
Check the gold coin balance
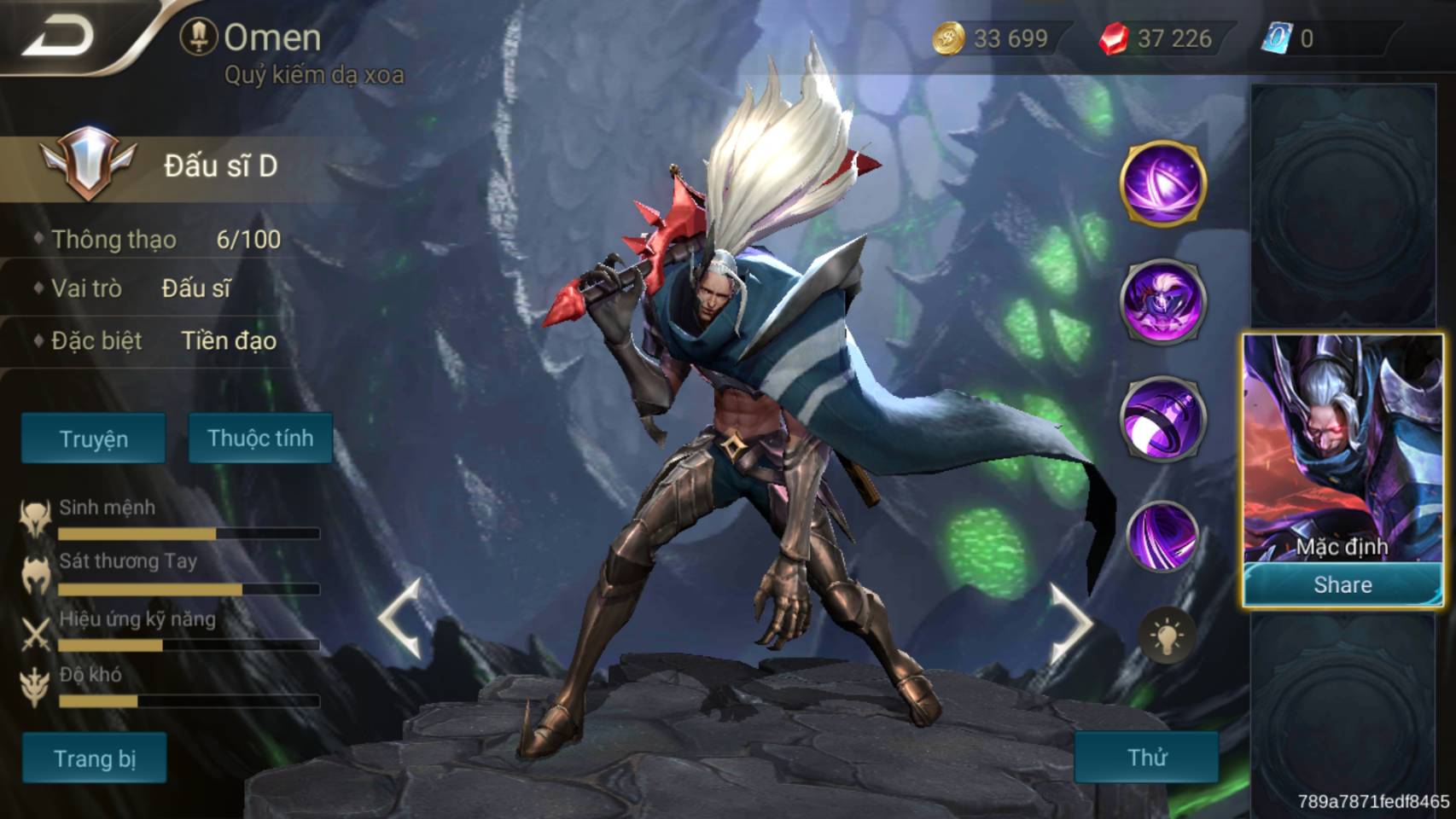pos(994,38)
